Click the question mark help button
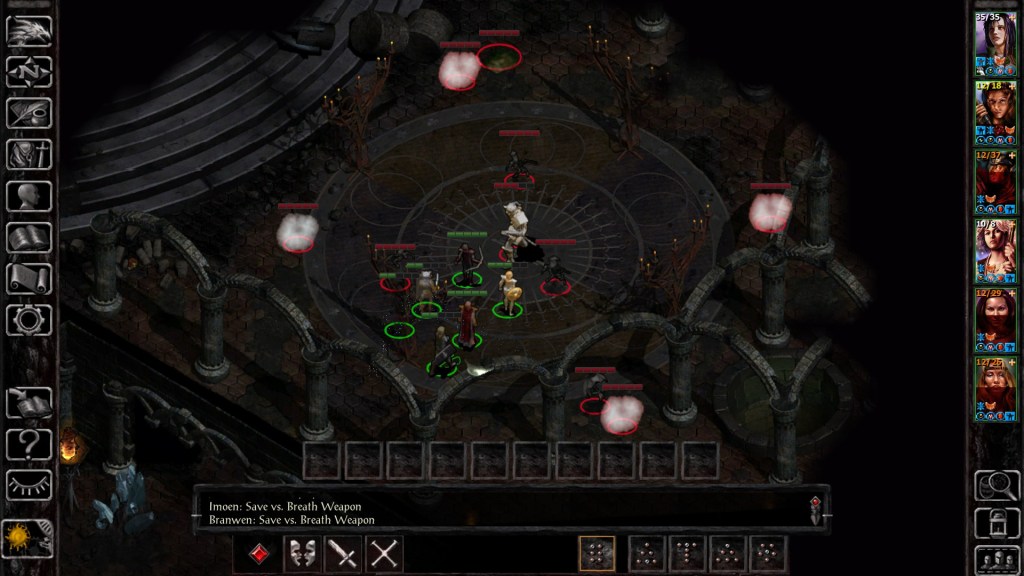1024x576 pixels. pos(29,444)
